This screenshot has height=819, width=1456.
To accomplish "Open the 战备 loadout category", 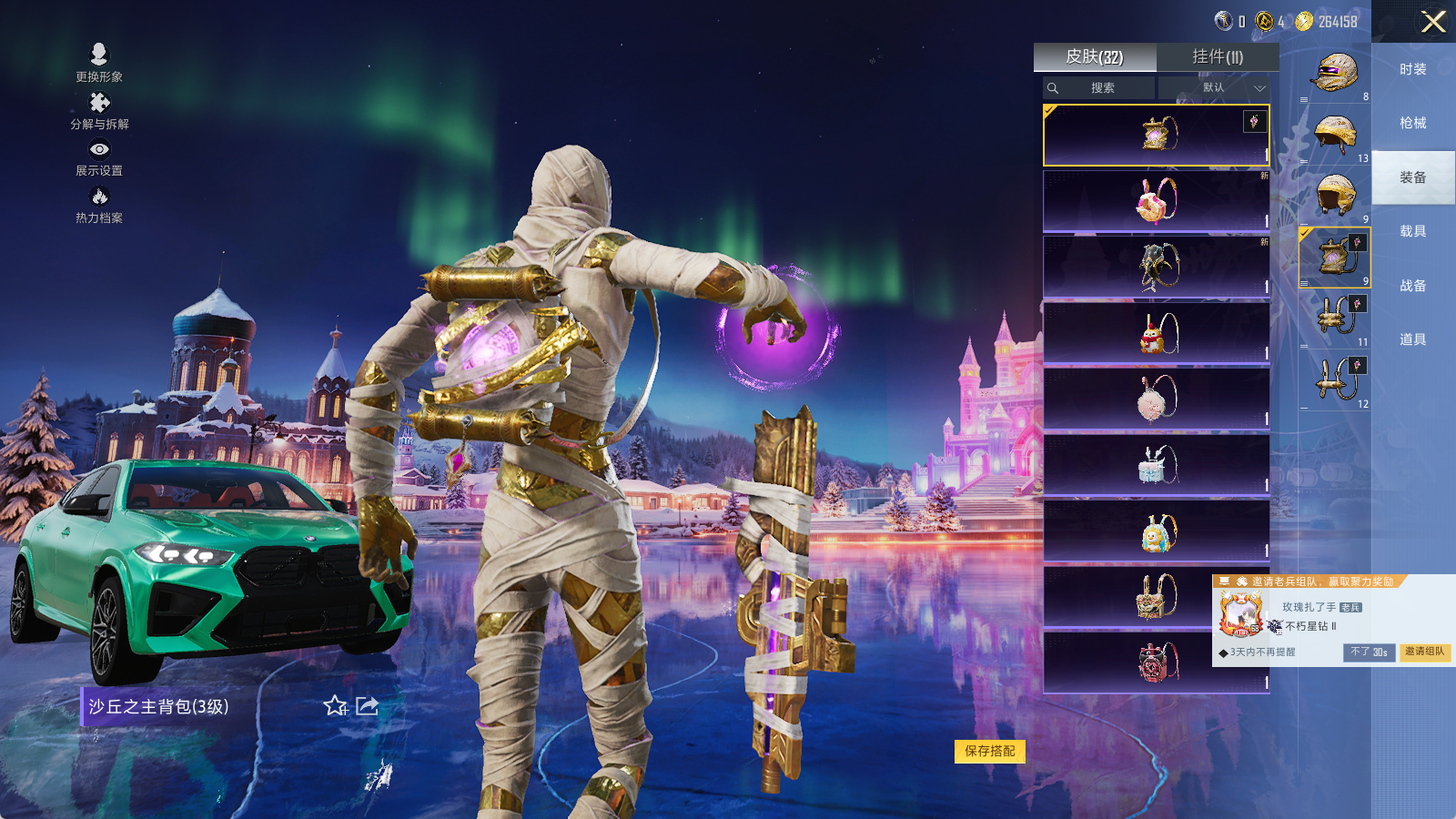I will [1413, 286].
